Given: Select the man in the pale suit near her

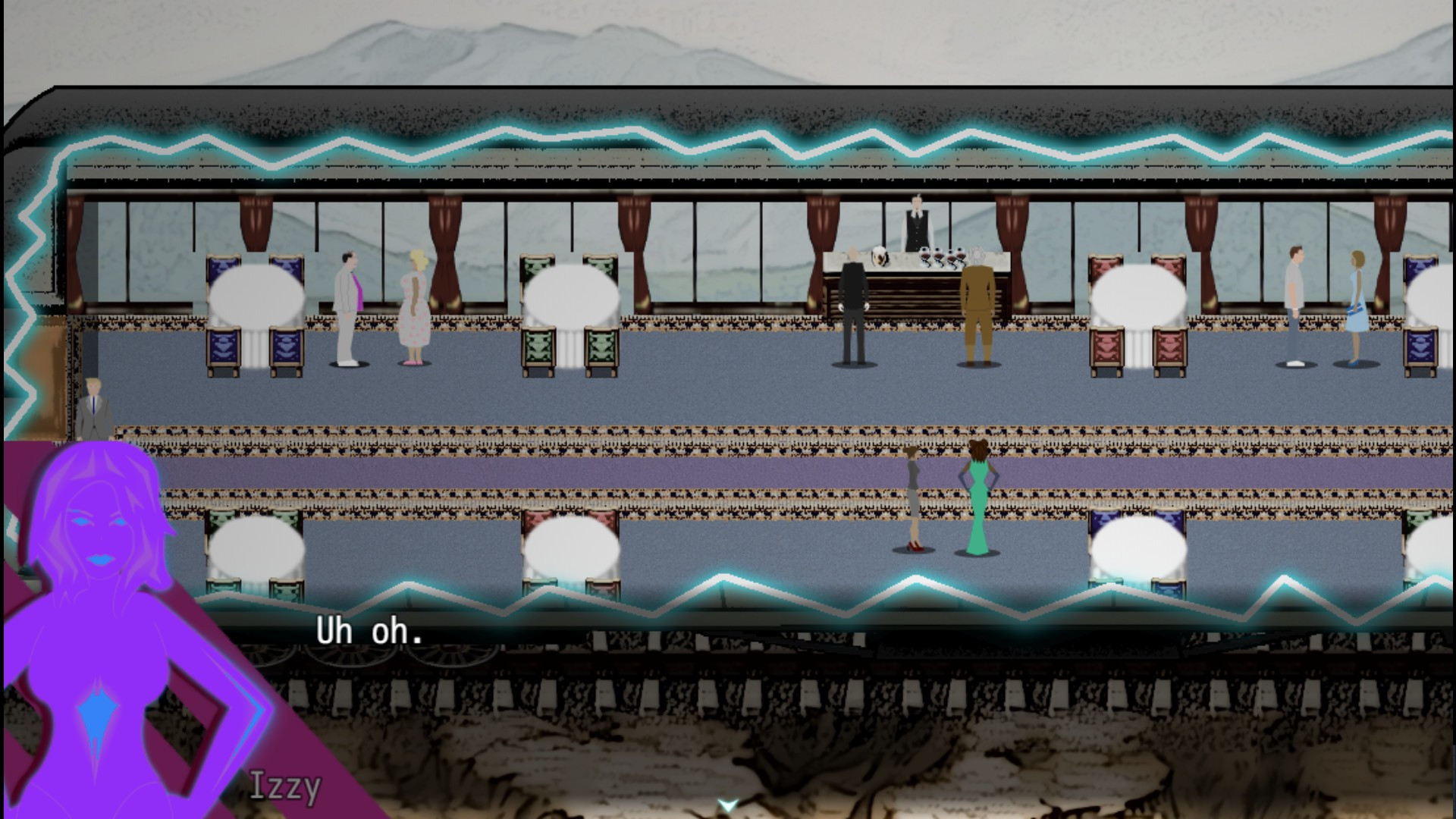Looking at the screenshot, I should point(346,307).
